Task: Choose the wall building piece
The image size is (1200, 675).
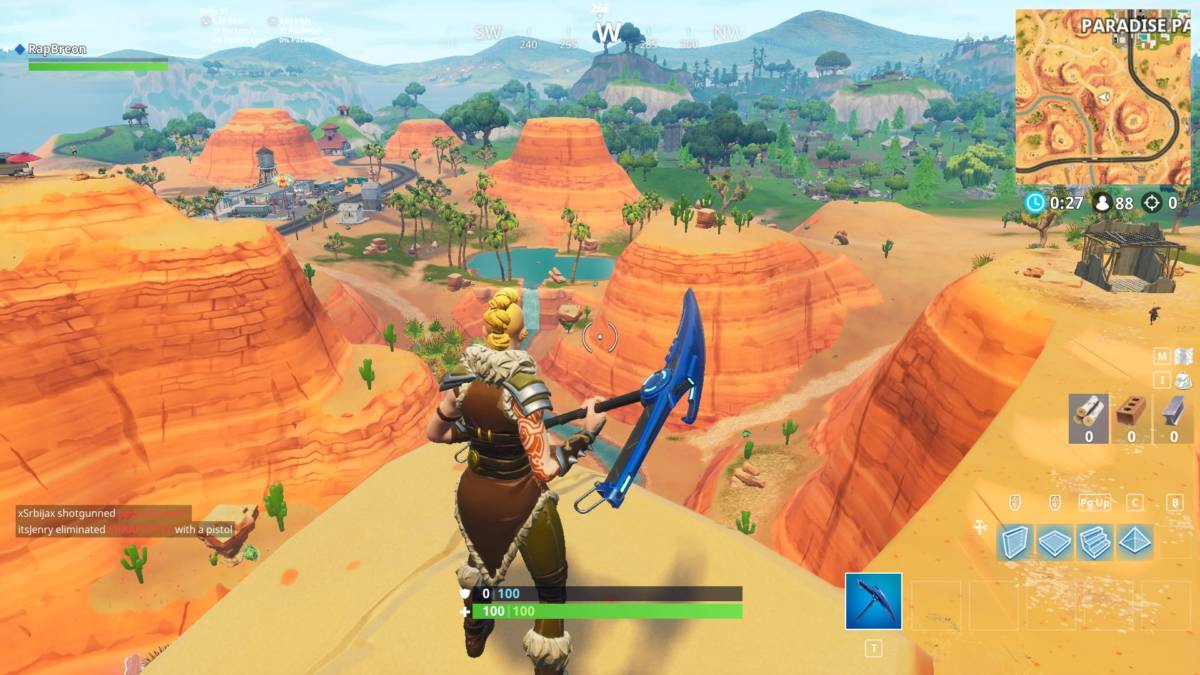Action: tap(1015, 541)
